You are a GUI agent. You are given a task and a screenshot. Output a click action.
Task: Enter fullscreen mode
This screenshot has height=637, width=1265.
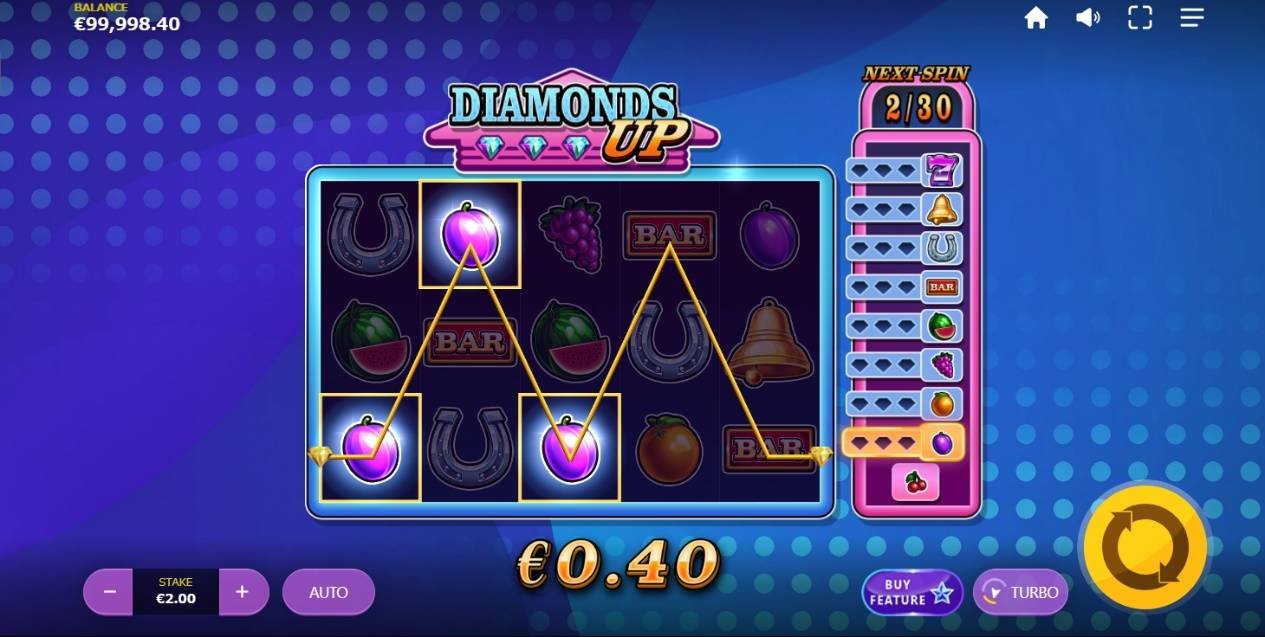coord(1140,18)
